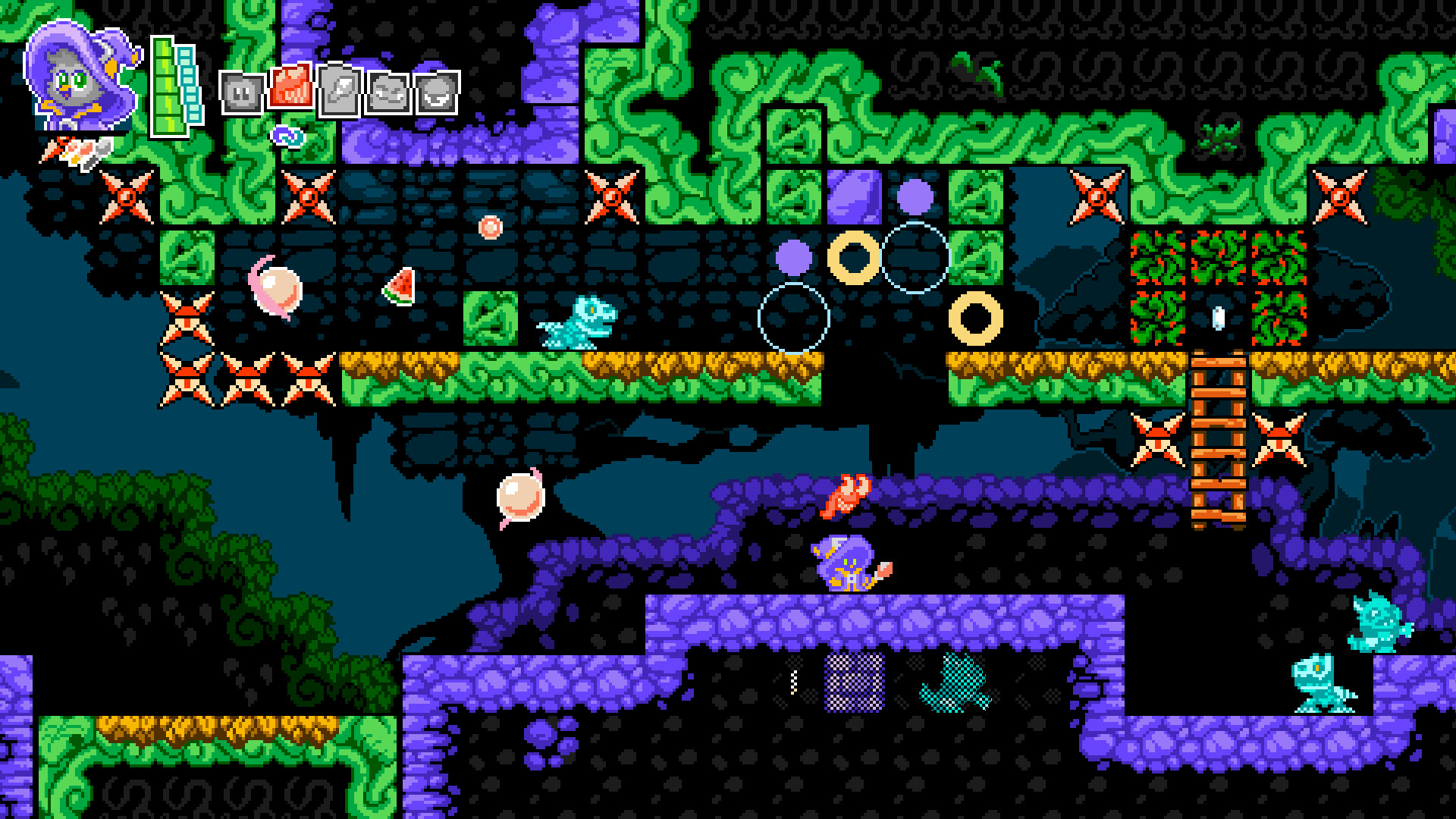Screen dimensions: 1456x819
Task: Select the feather ability icon
Action: [339, 93]
